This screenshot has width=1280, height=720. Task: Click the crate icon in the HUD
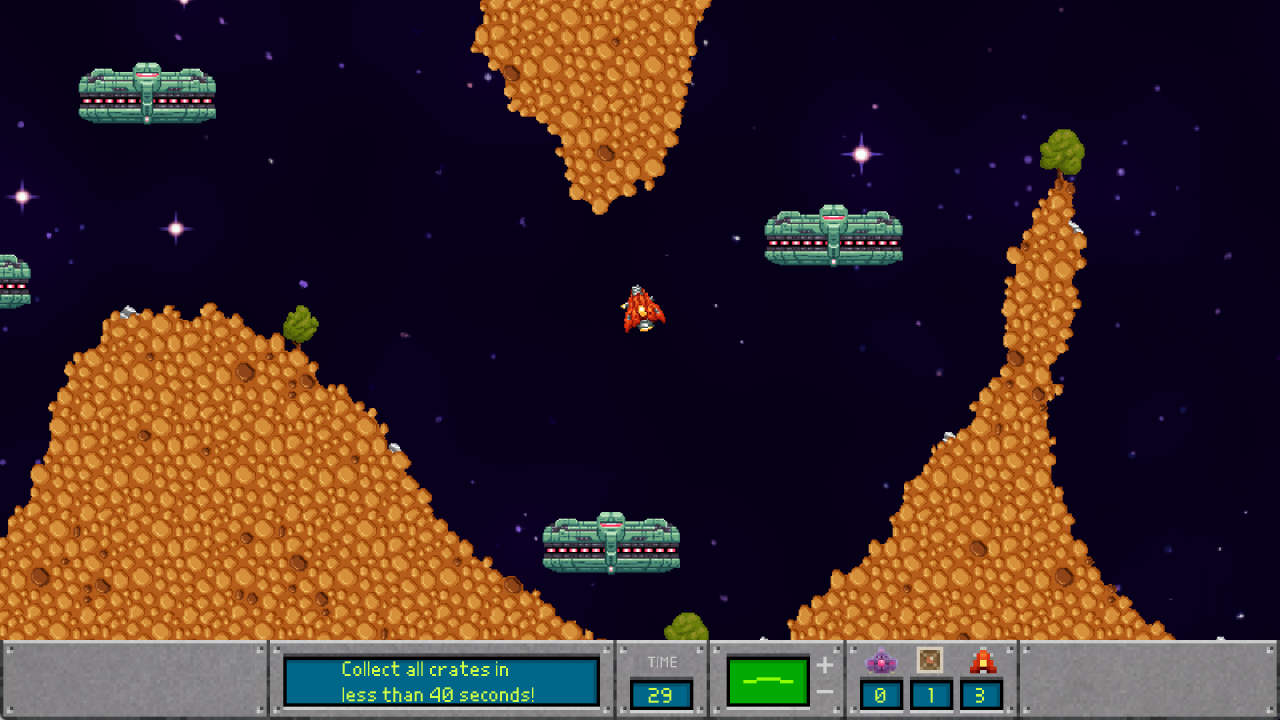(x=930, y=661)
